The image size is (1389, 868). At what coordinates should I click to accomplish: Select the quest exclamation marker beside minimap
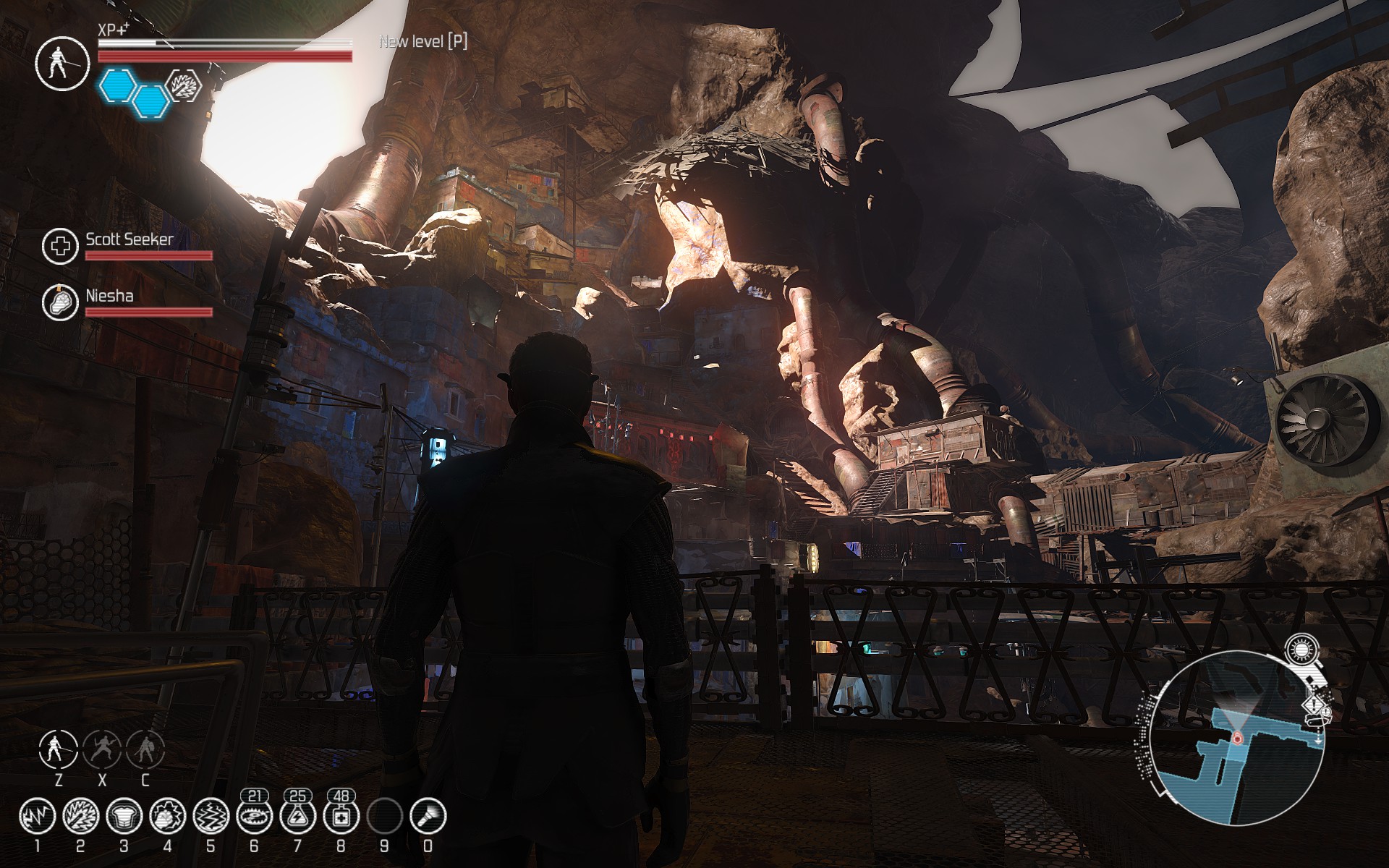[1314, 705]
